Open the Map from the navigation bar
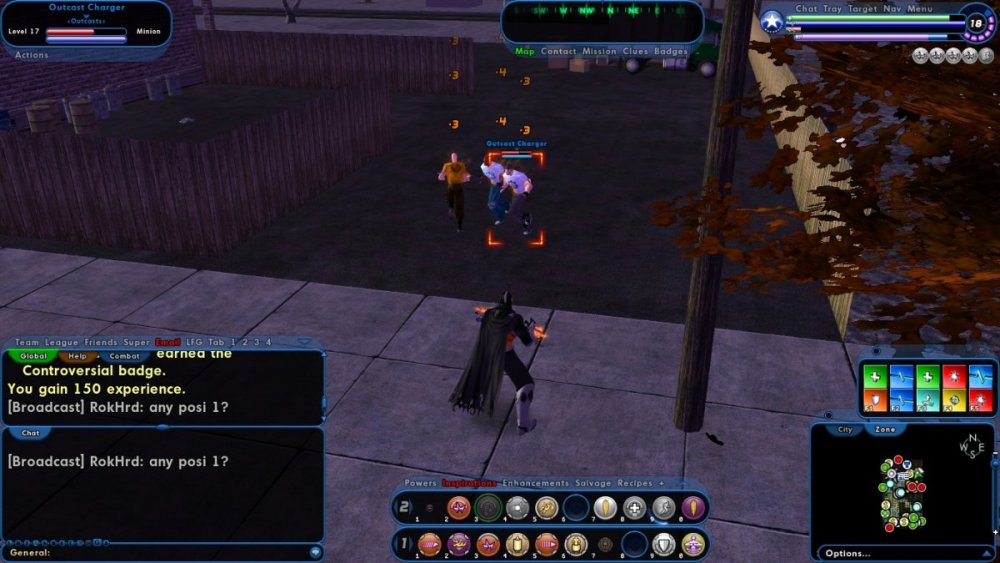This screenshot has height=563, width=1000. [525, 51]
